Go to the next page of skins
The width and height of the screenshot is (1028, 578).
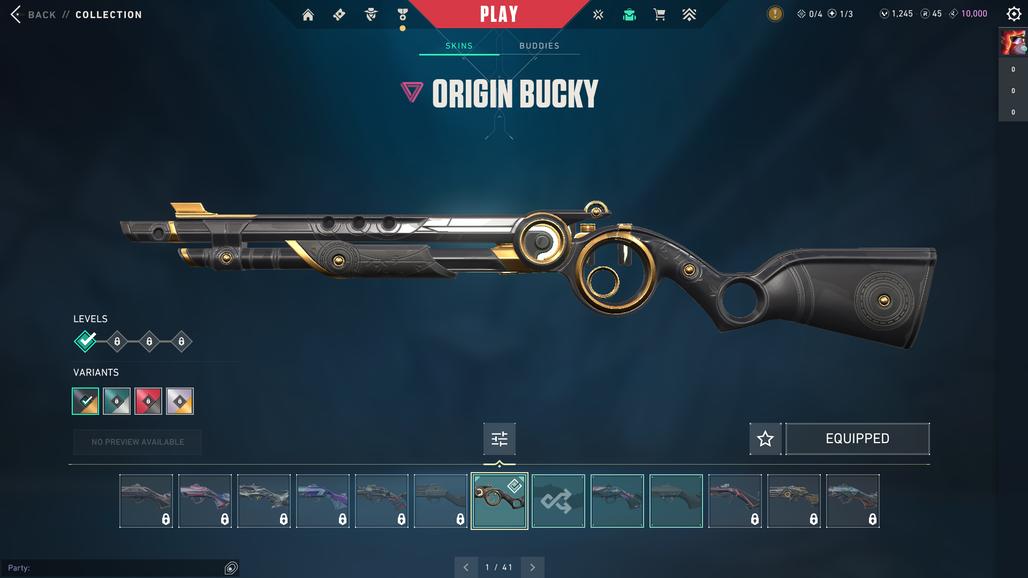click(x=532, y=567)
